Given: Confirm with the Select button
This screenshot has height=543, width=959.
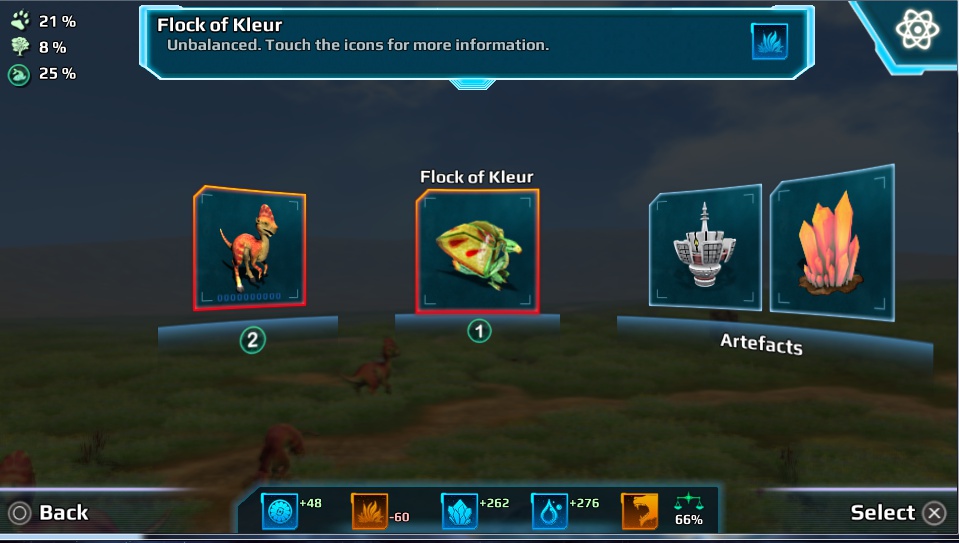Looking at the screenshot, I should (x=897, y=513).
